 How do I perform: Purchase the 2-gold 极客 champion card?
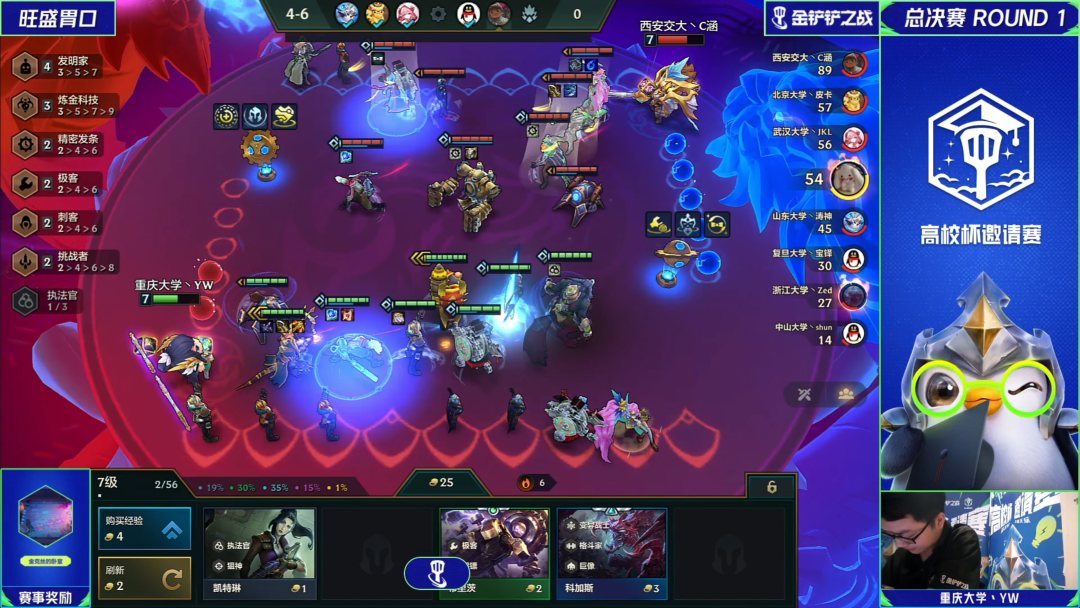pos(494,552)
